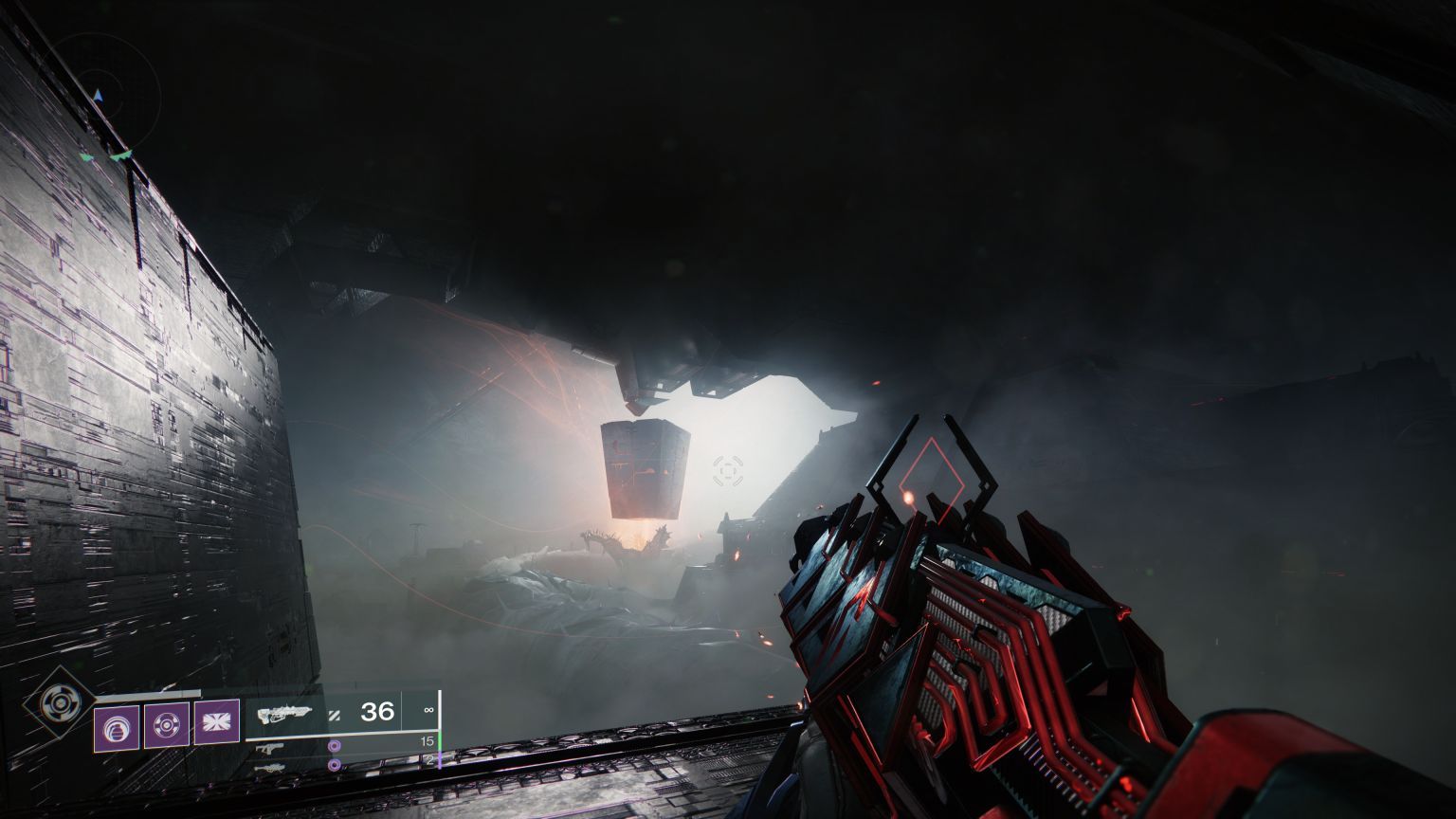Click the infinity ammo reserve symbol
The height and width of the screenshot is (819, 1456).
point(428,709)
